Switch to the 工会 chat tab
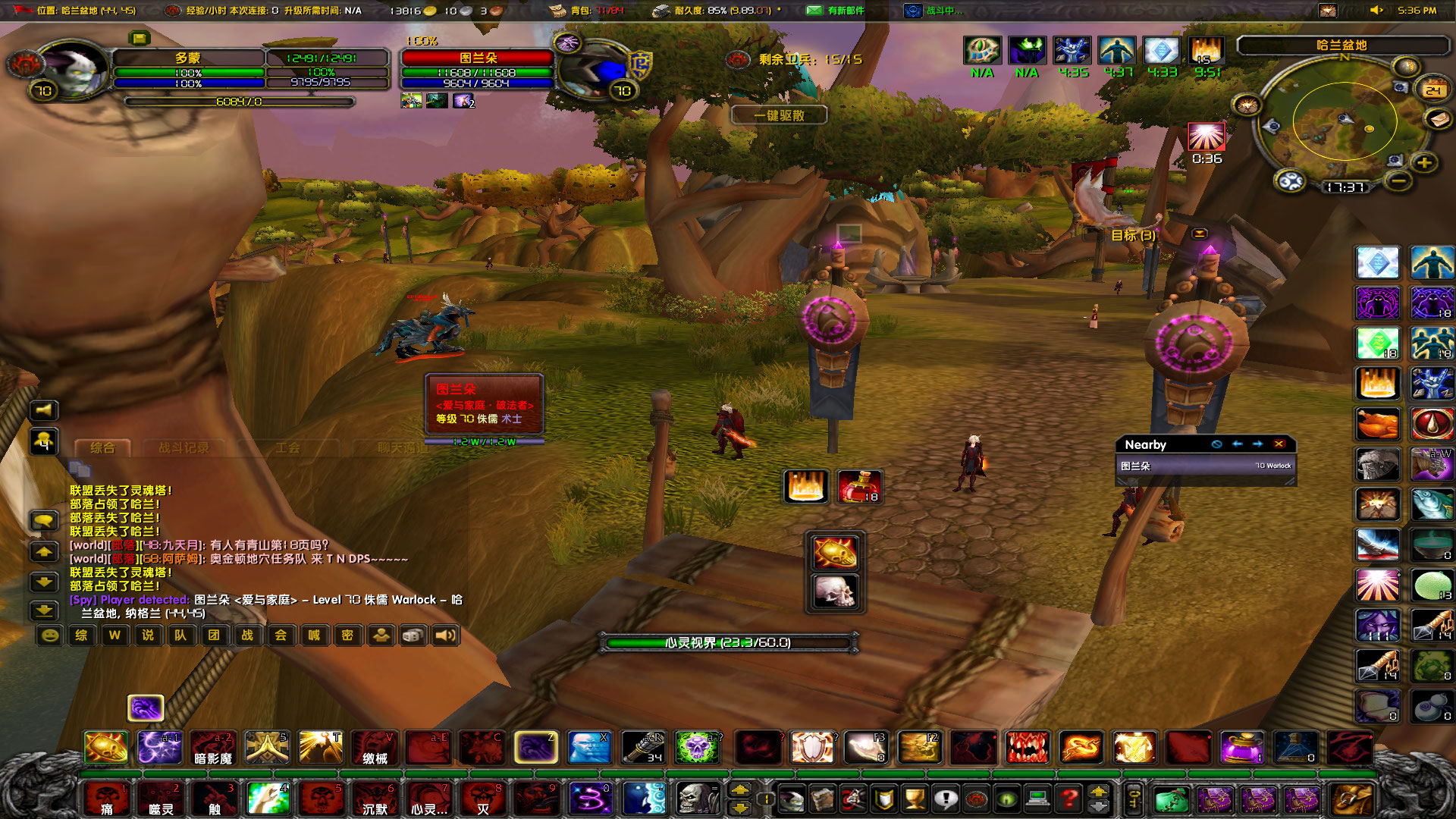Image resolution: width=1456 pixels, height=819 pixels. click(x=290, y=448)
